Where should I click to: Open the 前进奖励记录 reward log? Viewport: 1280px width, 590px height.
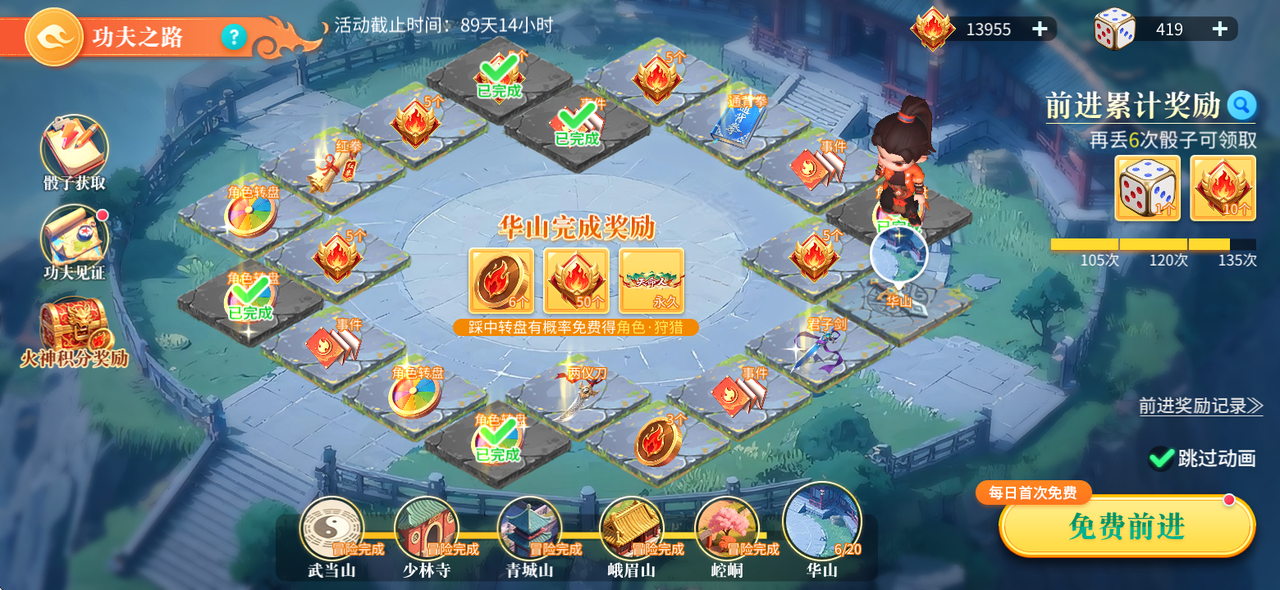[x=1200, y=406]
